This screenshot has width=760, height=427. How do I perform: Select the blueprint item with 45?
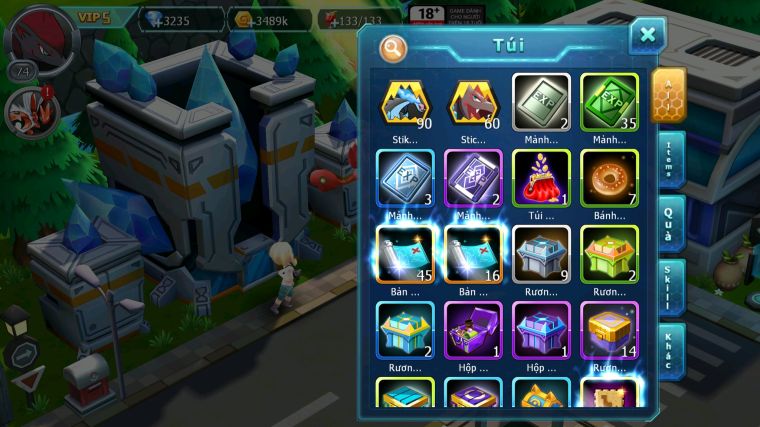tap(405, 253)
